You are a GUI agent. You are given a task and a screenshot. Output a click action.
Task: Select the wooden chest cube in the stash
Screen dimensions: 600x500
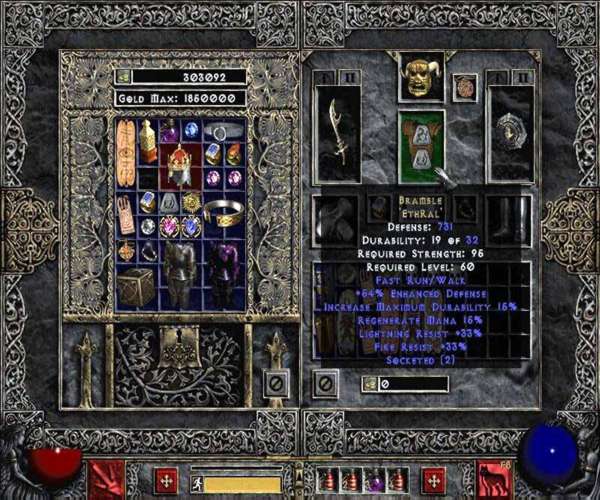[x=133, y=286]
